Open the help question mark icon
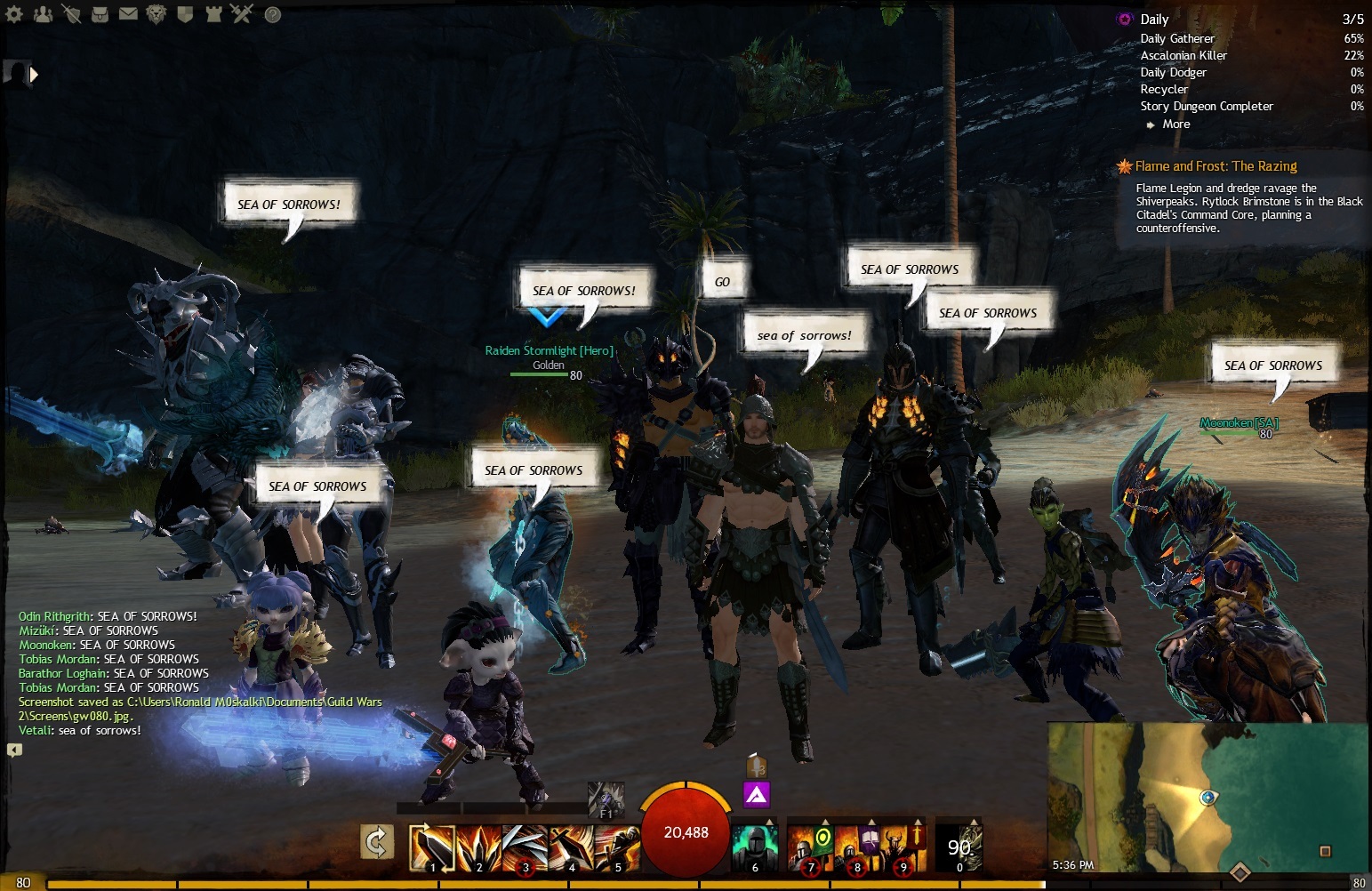1372x891 pixels. click(x=272, y=14)
